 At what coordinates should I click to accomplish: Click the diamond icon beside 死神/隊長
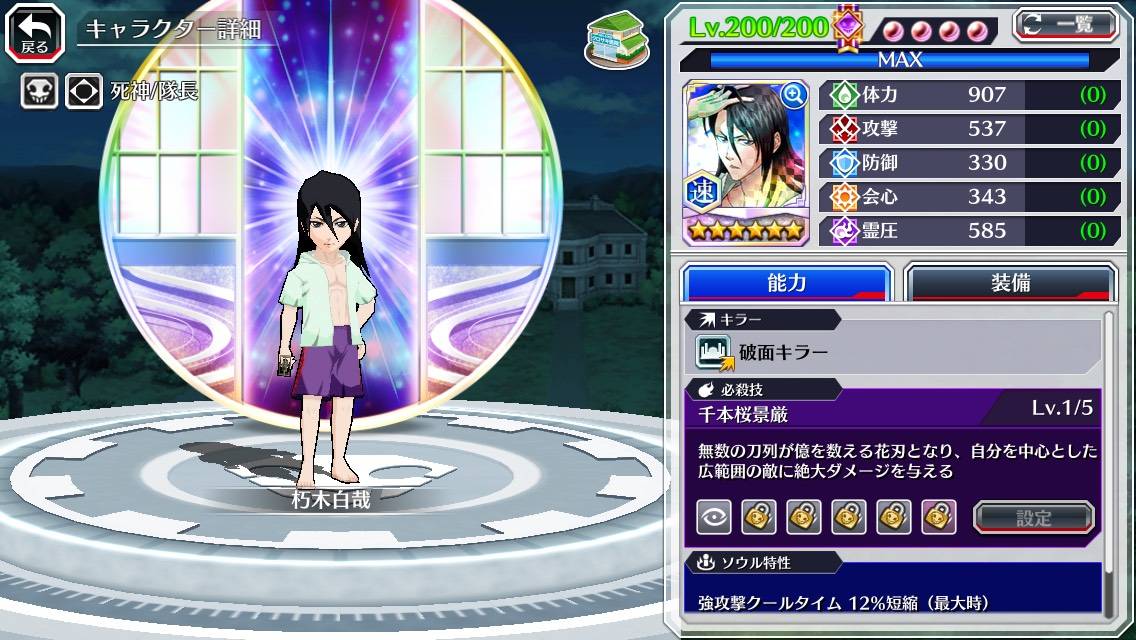(x=84, y=91)
